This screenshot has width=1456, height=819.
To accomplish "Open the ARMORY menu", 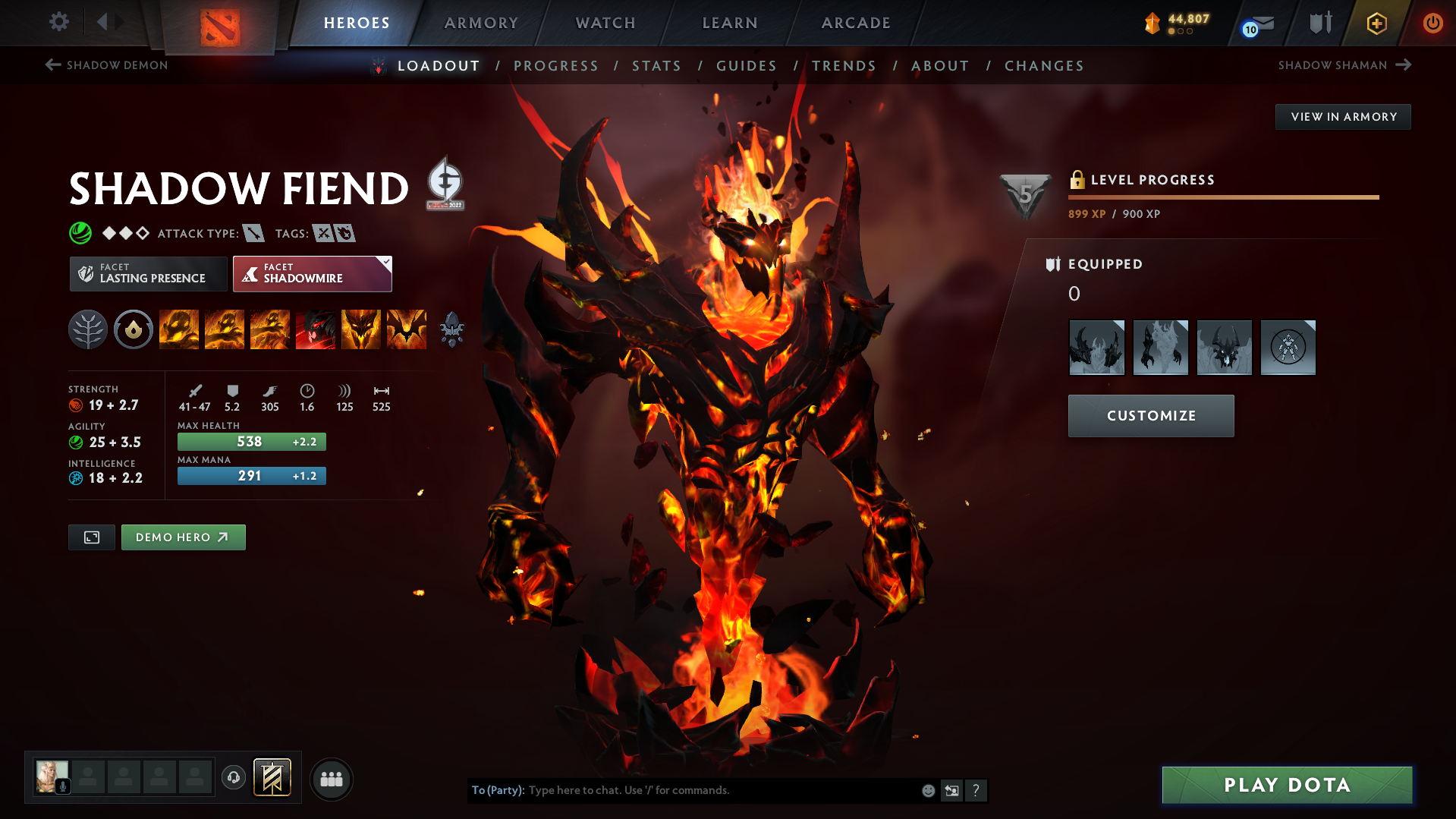I will [481, 23].
